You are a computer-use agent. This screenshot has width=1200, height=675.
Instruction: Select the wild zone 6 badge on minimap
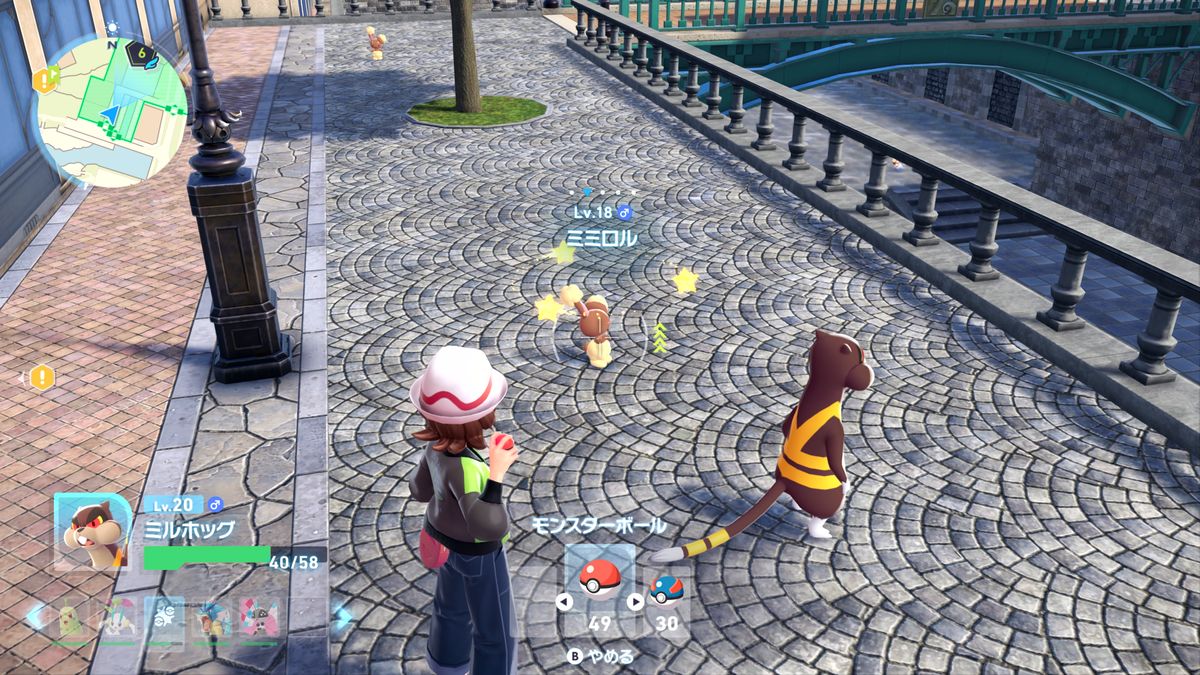pyautogui.click(x=144, y=53)
